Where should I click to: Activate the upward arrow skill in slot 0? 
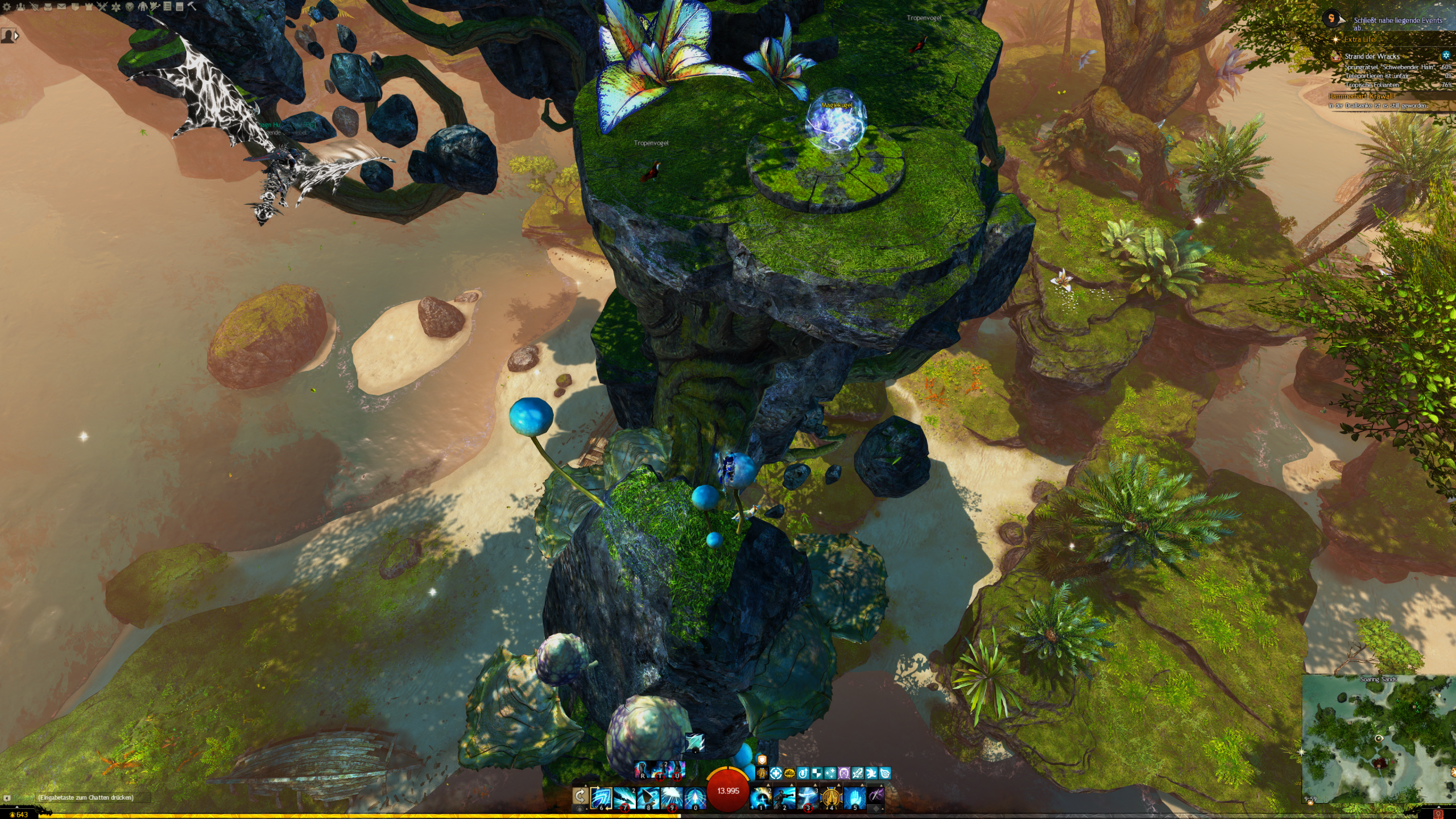coord(694,797)
